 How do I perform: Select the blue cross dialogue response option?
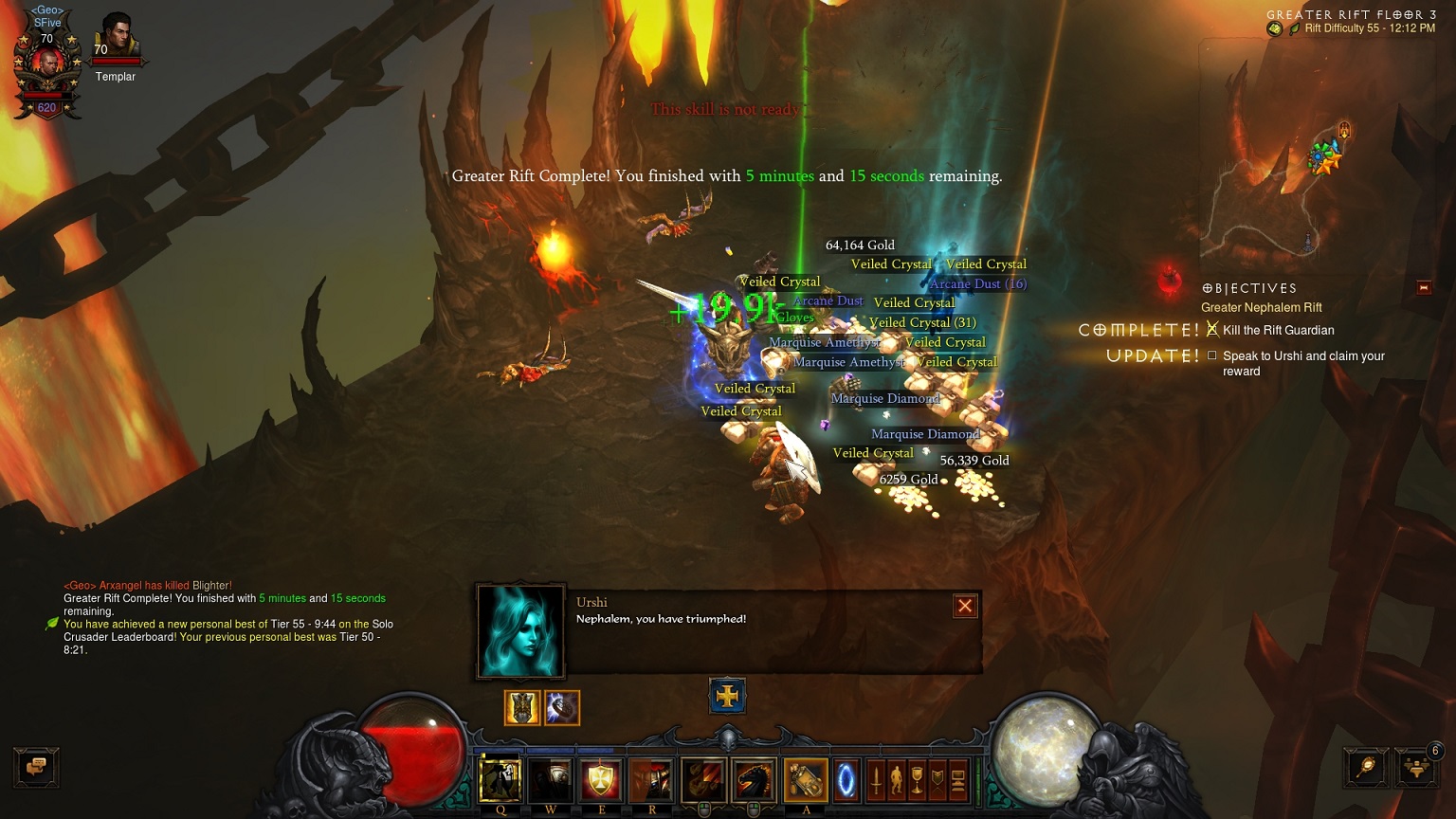tap(727, 695)
